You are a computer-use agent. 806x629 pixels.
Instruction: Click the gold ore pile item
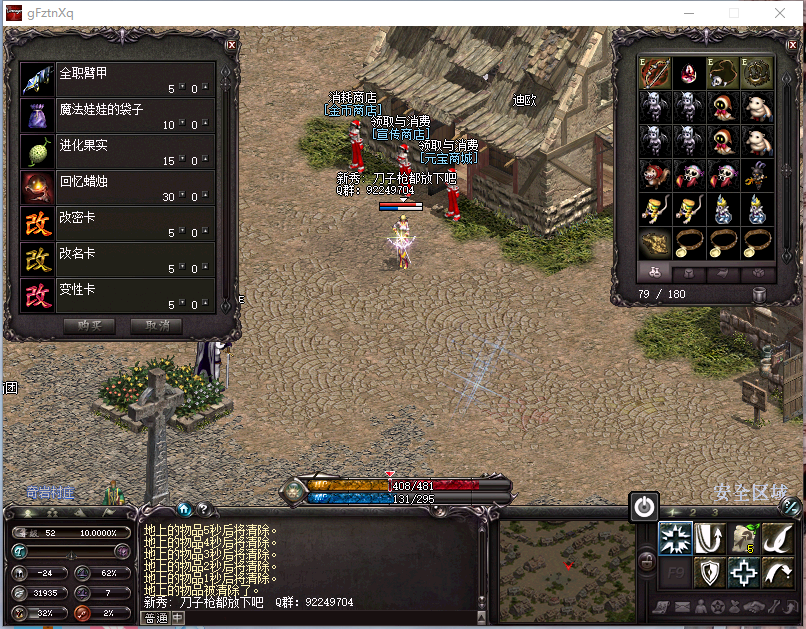(x=656, y=243)
